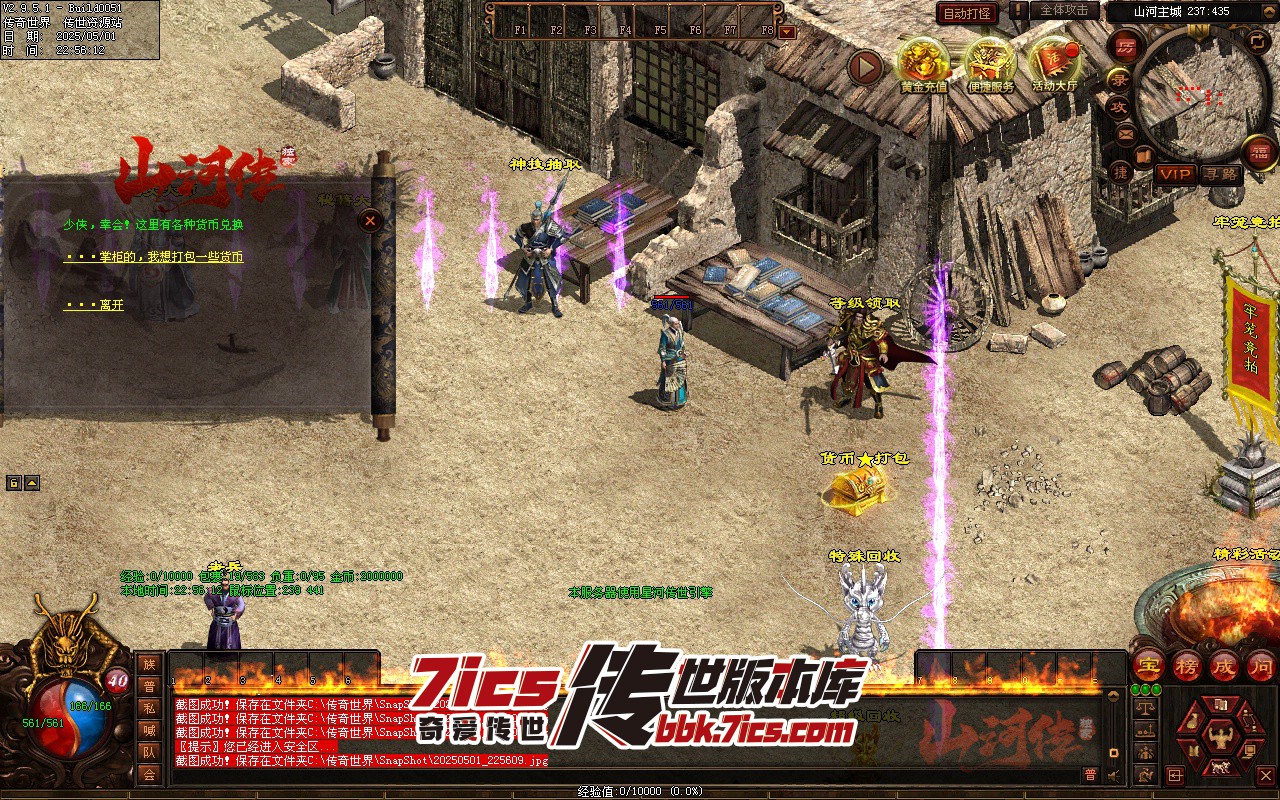Toggle the 自动打怪 auto-fight button
Screen dimensions: 1280x800
click(x=967, y=13)
